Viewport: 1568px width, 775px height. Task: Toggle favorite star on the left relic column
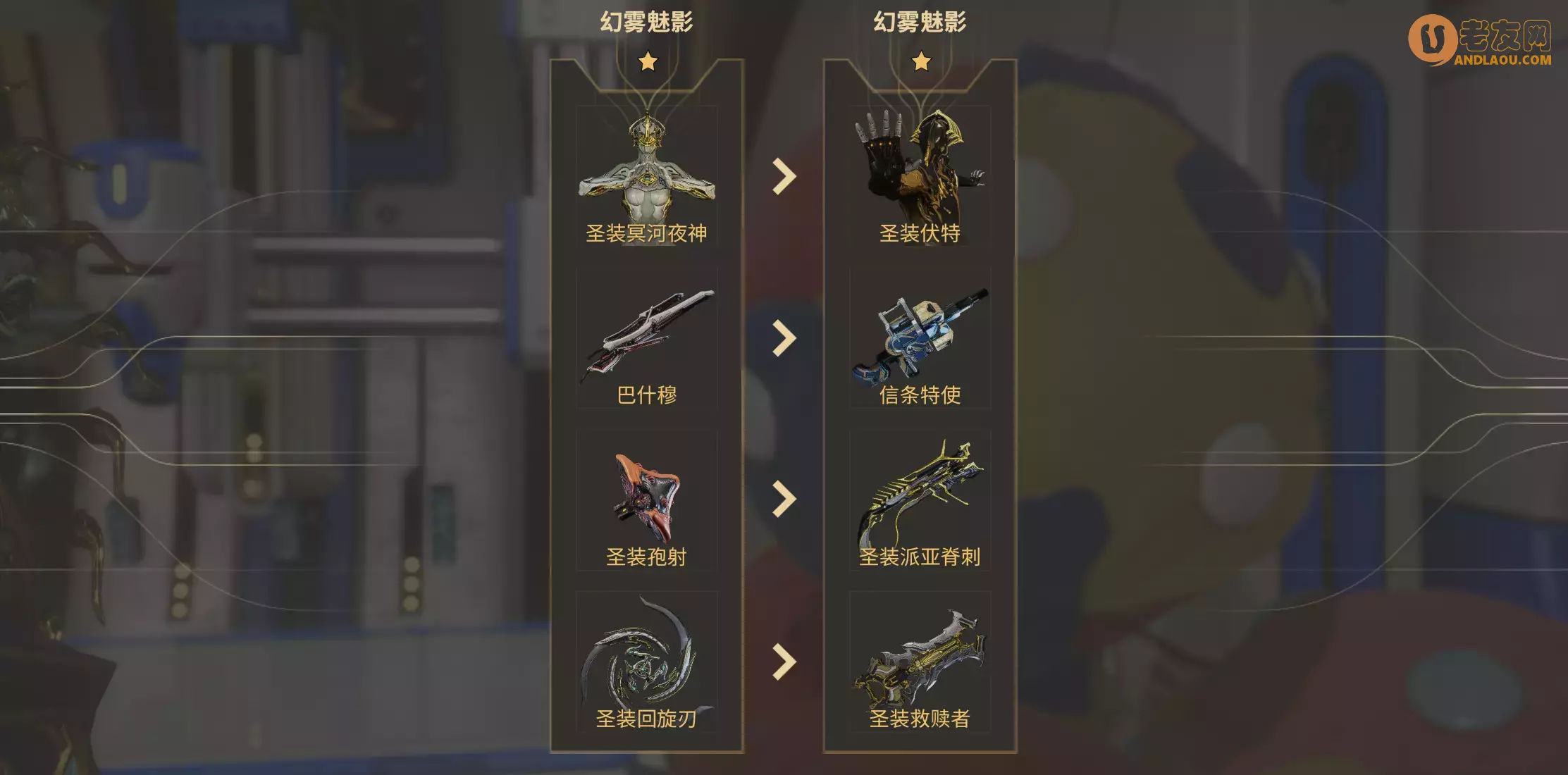(649, 62)
